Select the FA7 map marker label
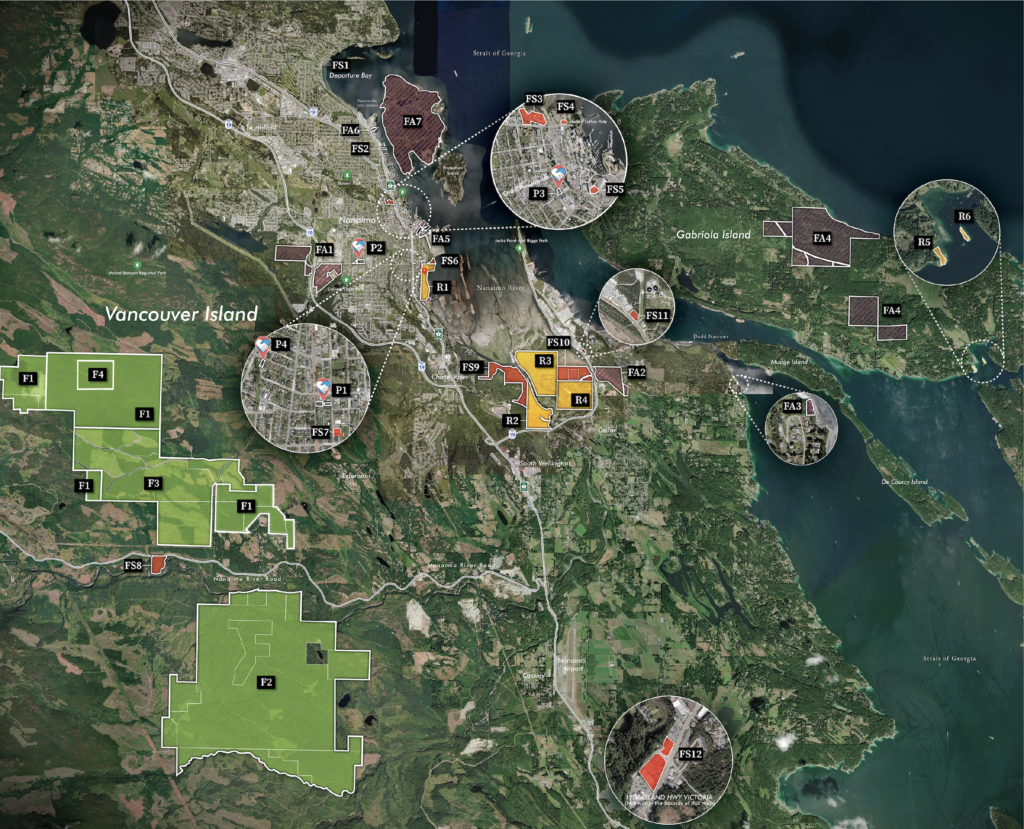Viewport: 1024px width, 829px height. click(x=412, y=122)
